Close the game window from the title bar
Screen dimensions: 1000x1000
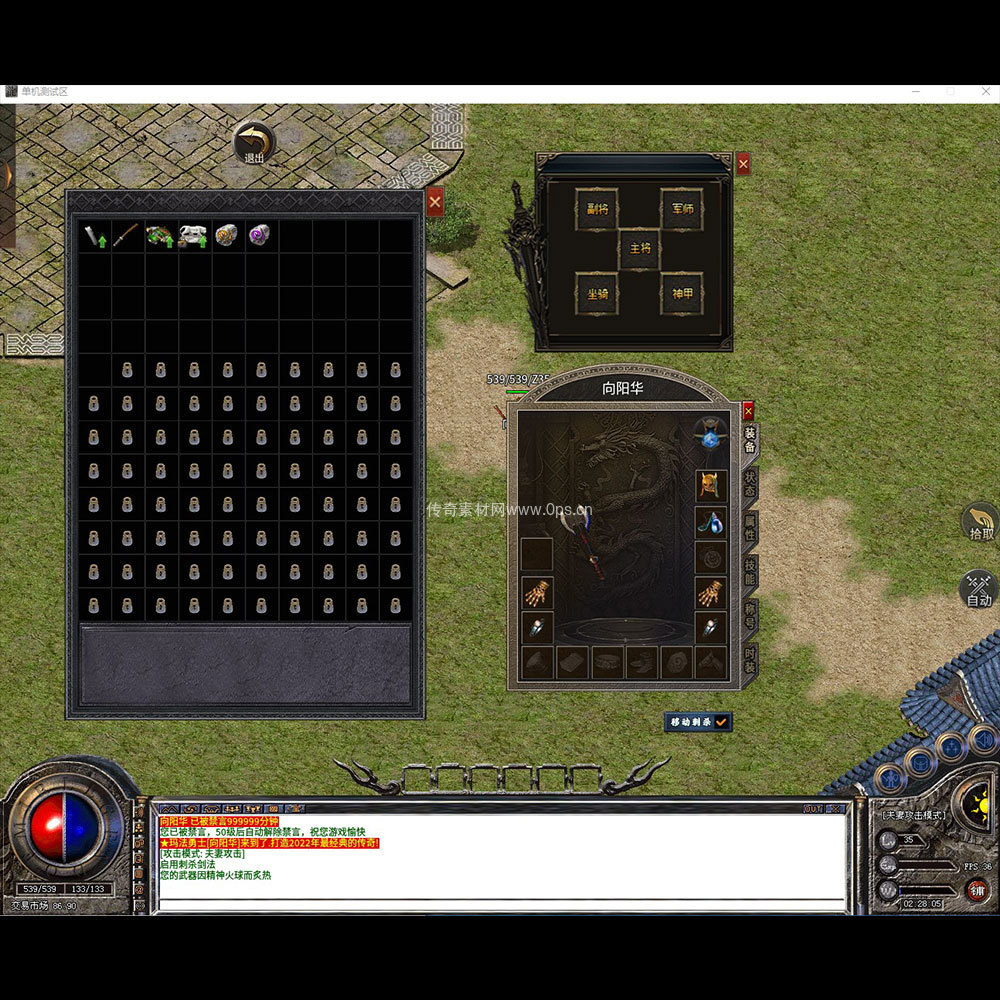[983, 92]
